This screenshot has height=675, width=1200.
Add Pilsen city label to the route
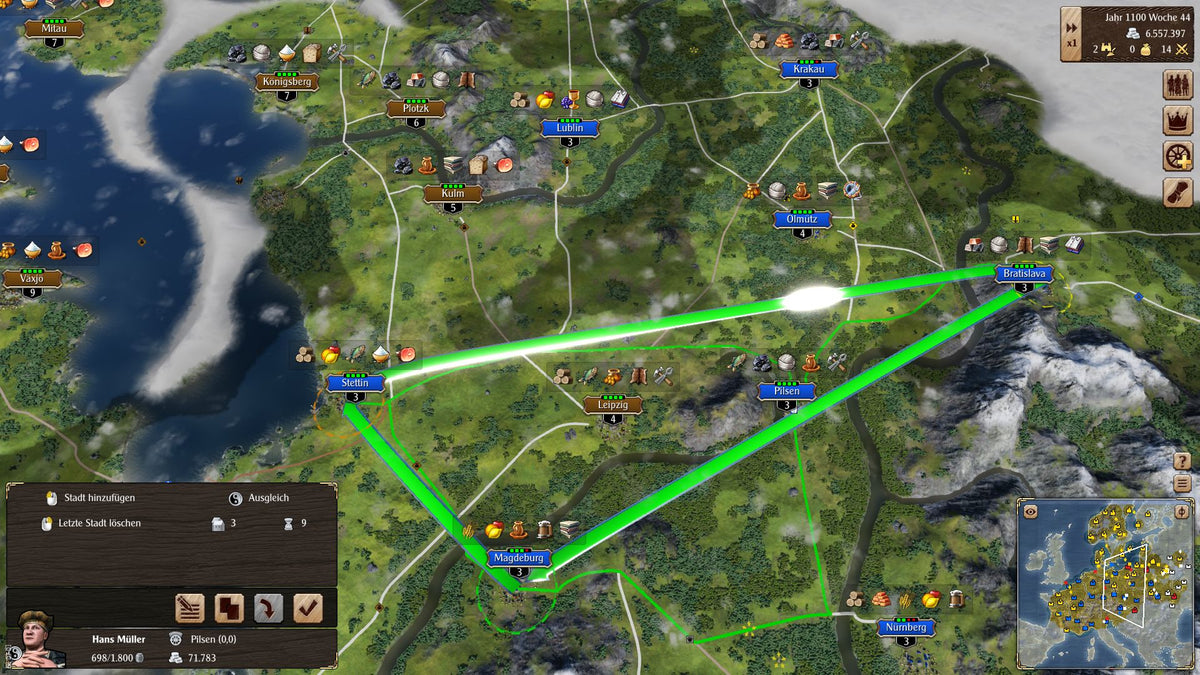point(787,391)
